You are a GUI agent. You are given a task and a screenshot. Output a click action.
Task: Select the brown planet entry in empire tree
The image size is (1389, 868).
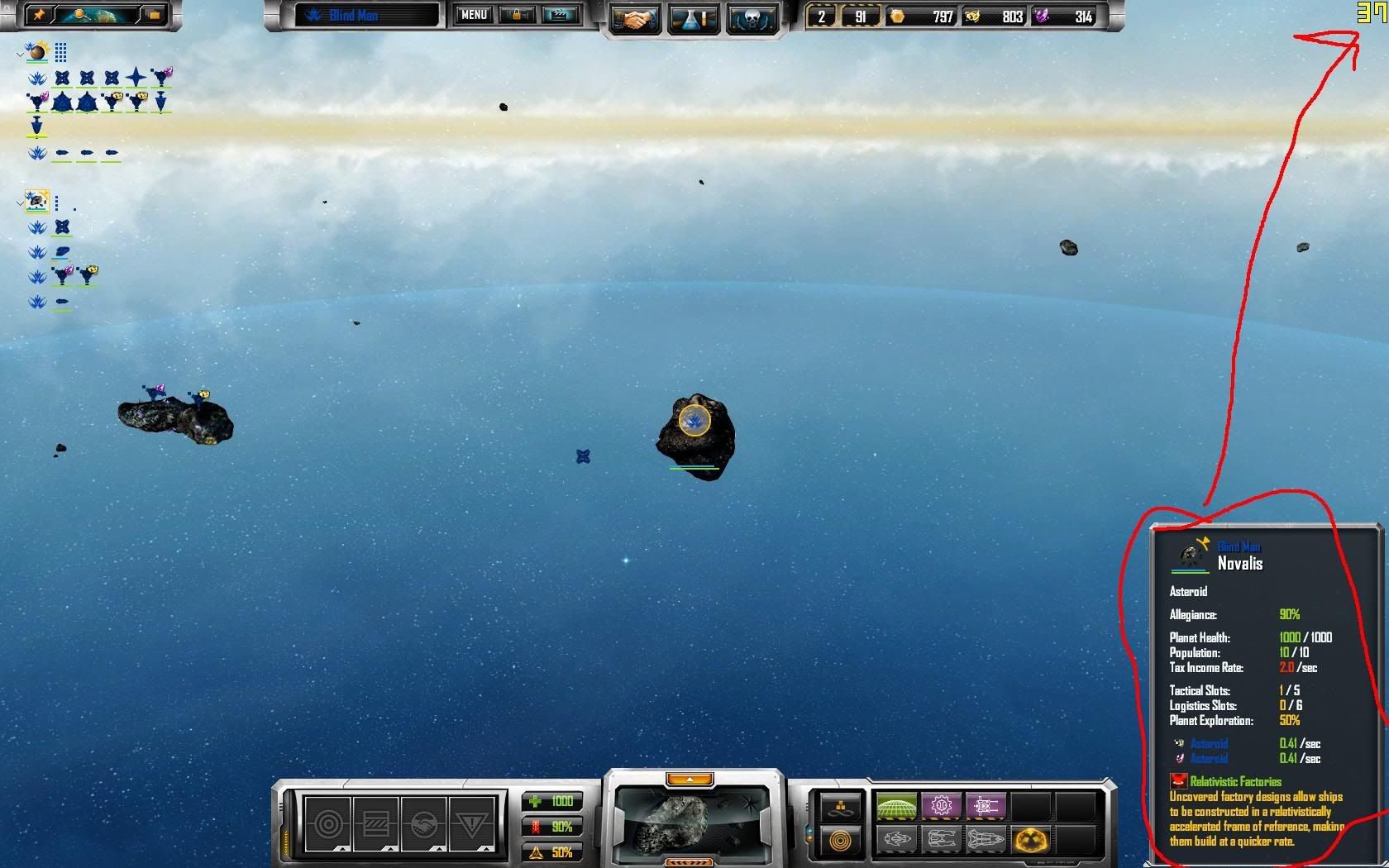click(x=37, y=53)
